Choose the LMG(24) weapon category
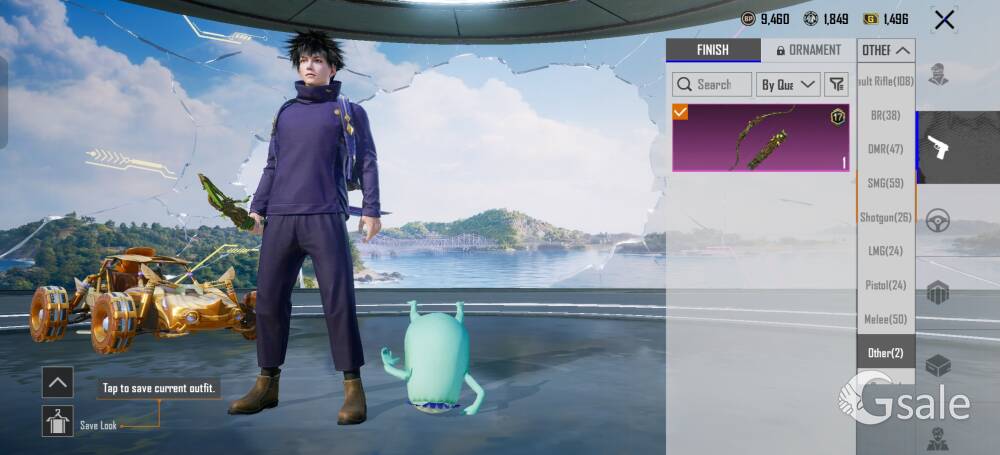This screenshot has width=1000, height=455. pos(885,251)
